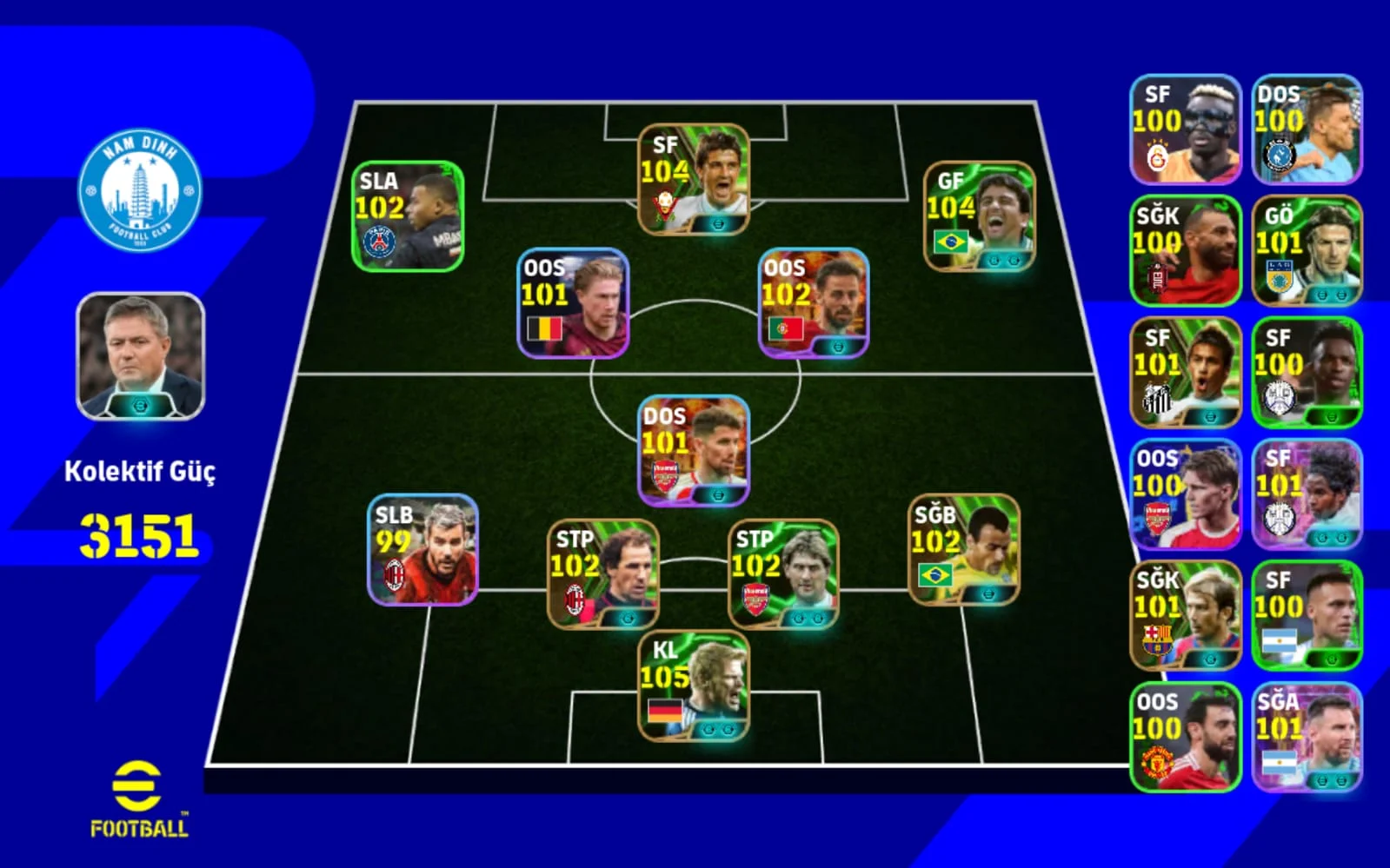Open the manager portrait card
The width and height of the screenshot is (1390, 868).
click(x=140, y=356)
